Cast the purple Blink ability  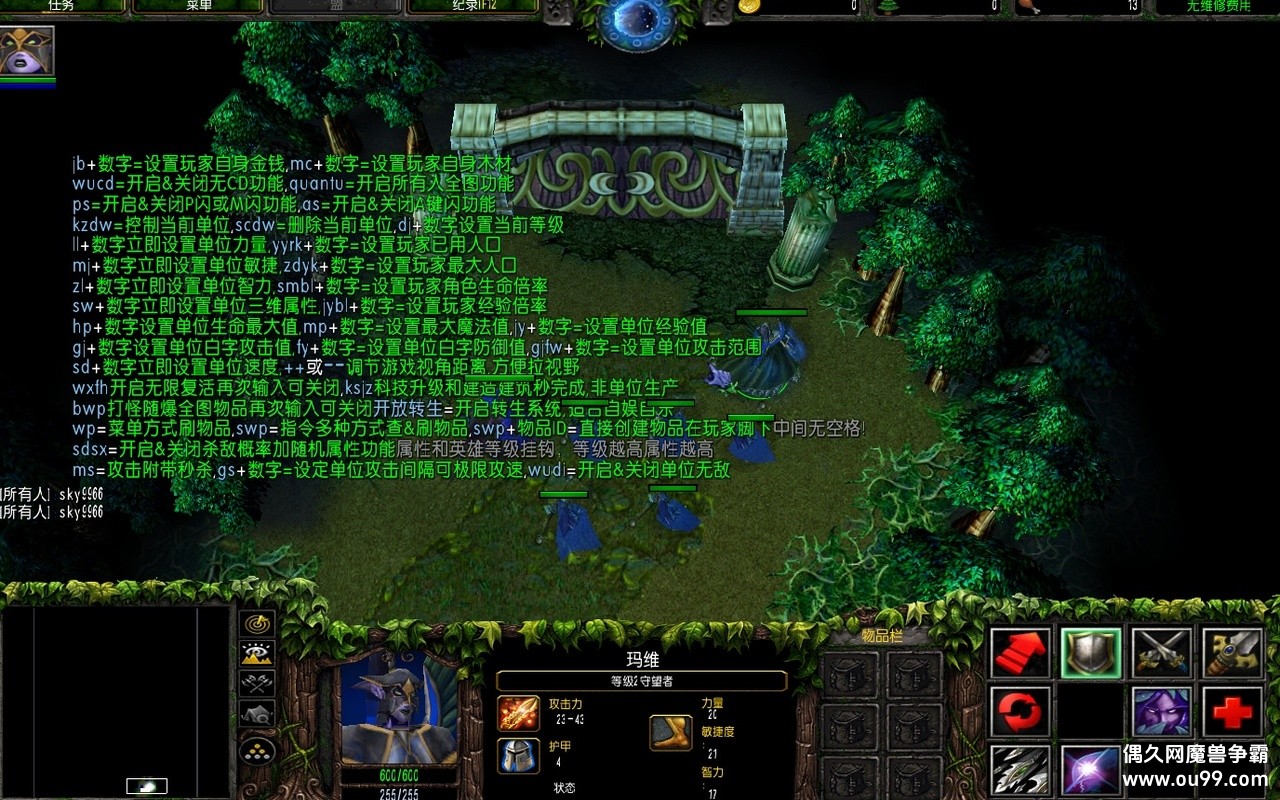coord(1091,771)
